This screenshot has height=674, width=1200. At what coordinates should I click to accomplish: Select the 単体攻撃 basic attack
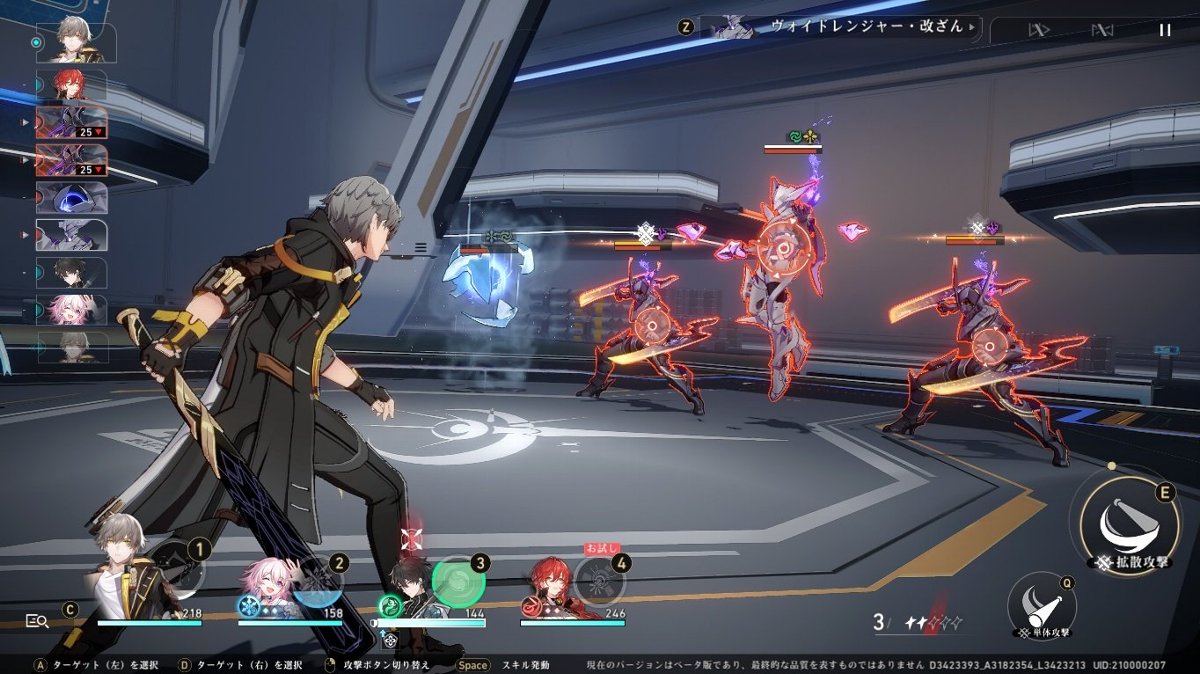click(1041, 606)
